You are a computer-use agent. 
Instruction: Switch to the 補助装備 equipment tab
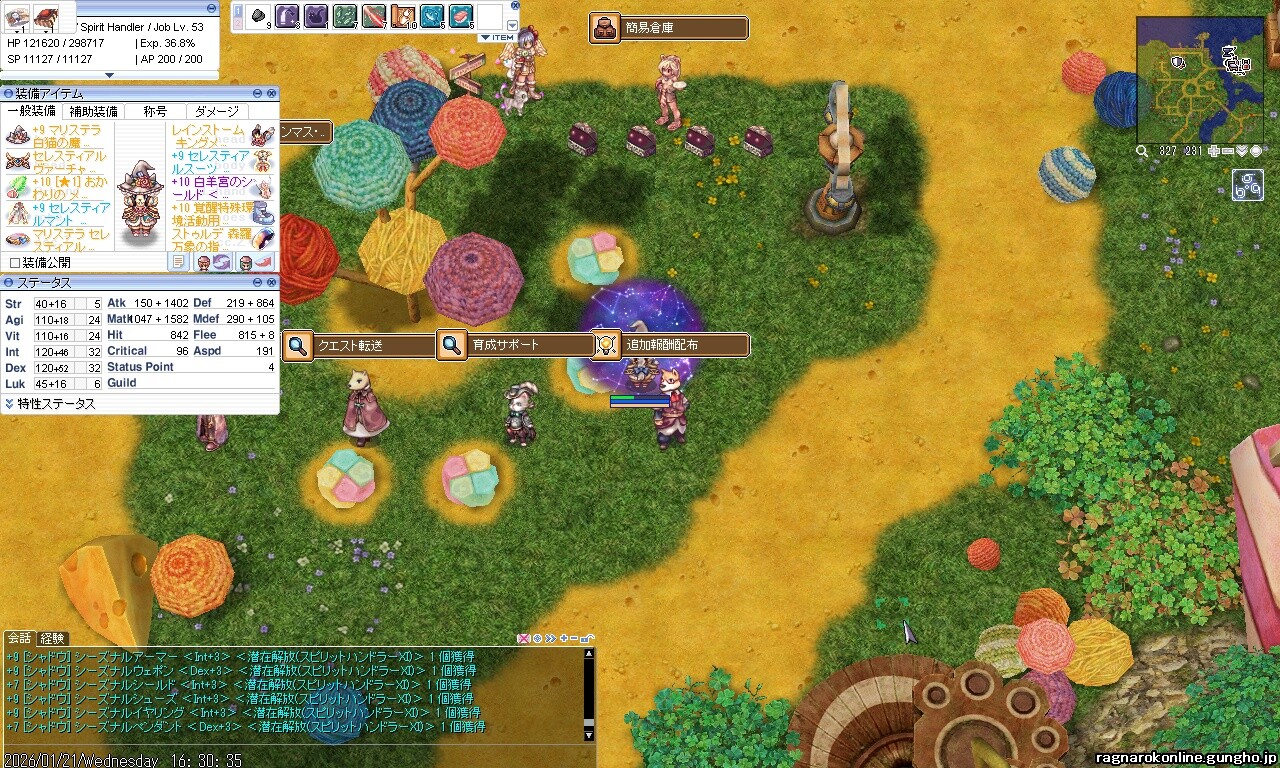pos(94,111)
